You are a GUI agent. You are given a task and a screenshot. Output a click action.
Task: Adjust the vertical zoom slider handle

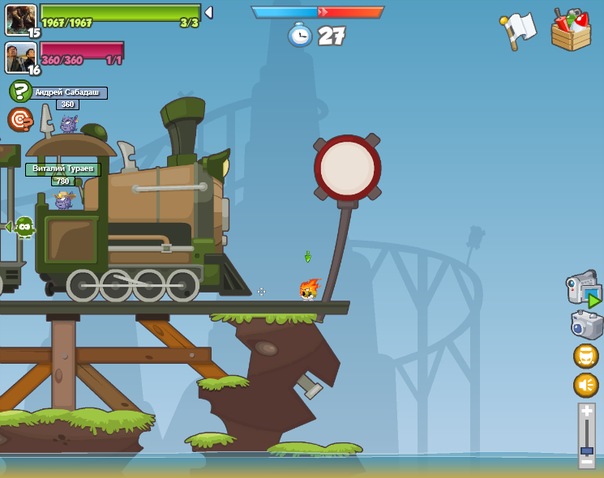point(587,451)
